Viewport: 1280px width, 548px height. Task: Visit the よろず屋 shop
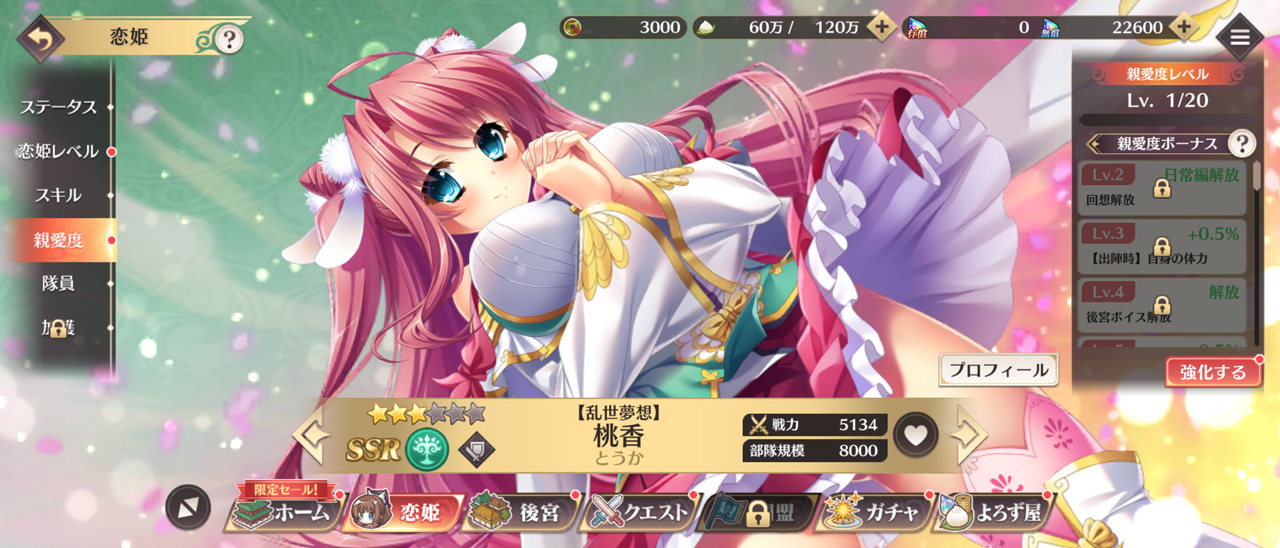tap(993, 513)
